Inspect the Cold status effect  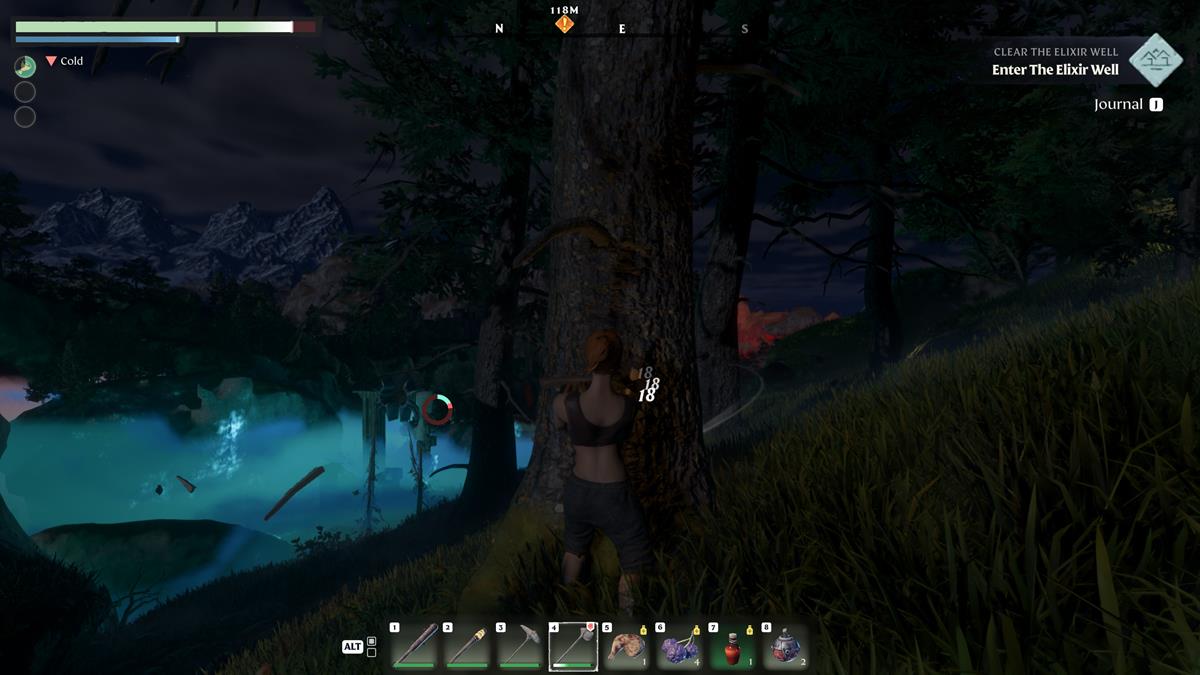click(x=65, y=61)
